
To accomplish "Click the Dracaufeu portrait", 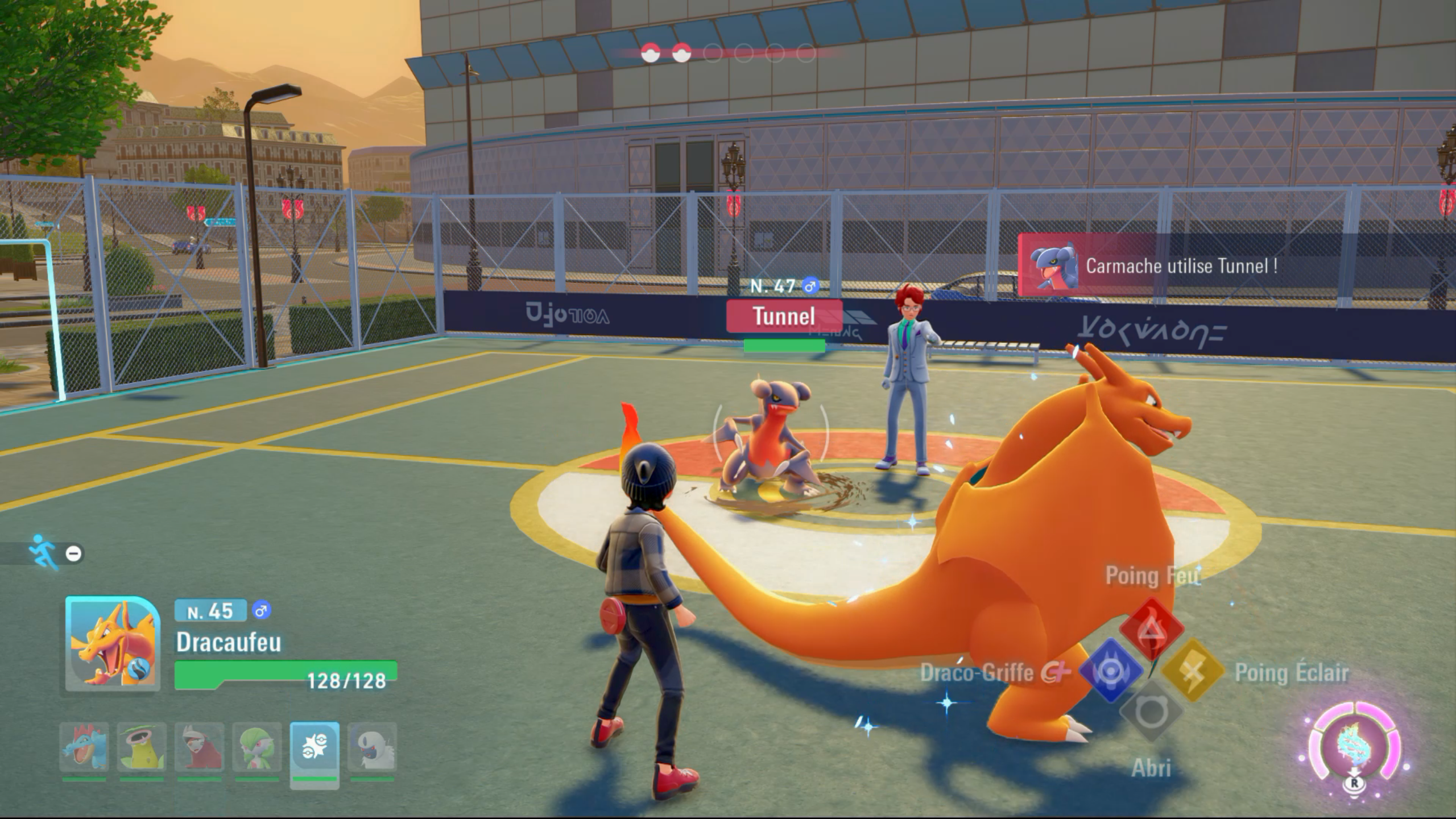I will coord(113,644).
